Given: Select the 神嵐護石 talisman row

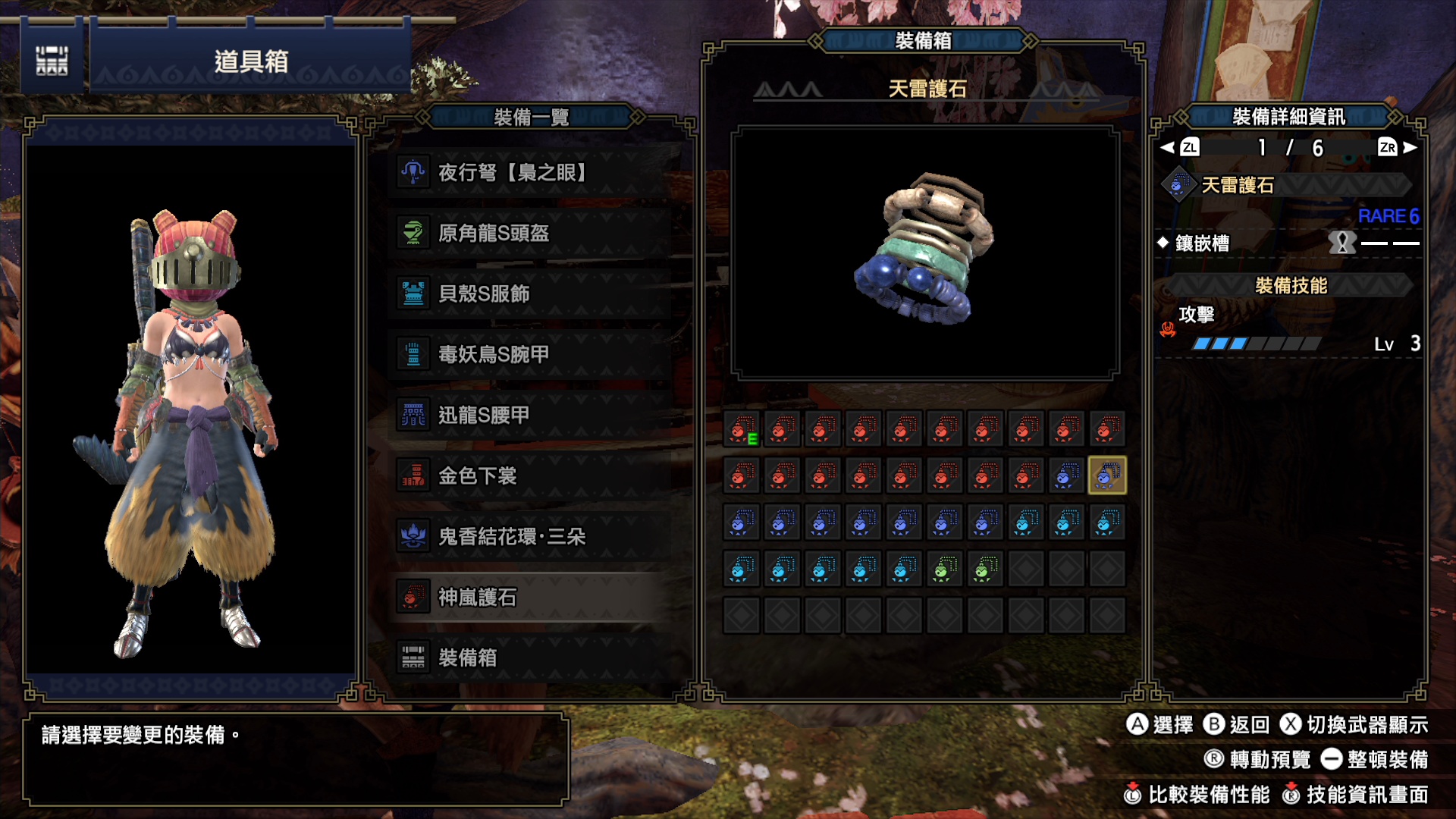Looking at the screenshot, I should click(x=531, y=598).
